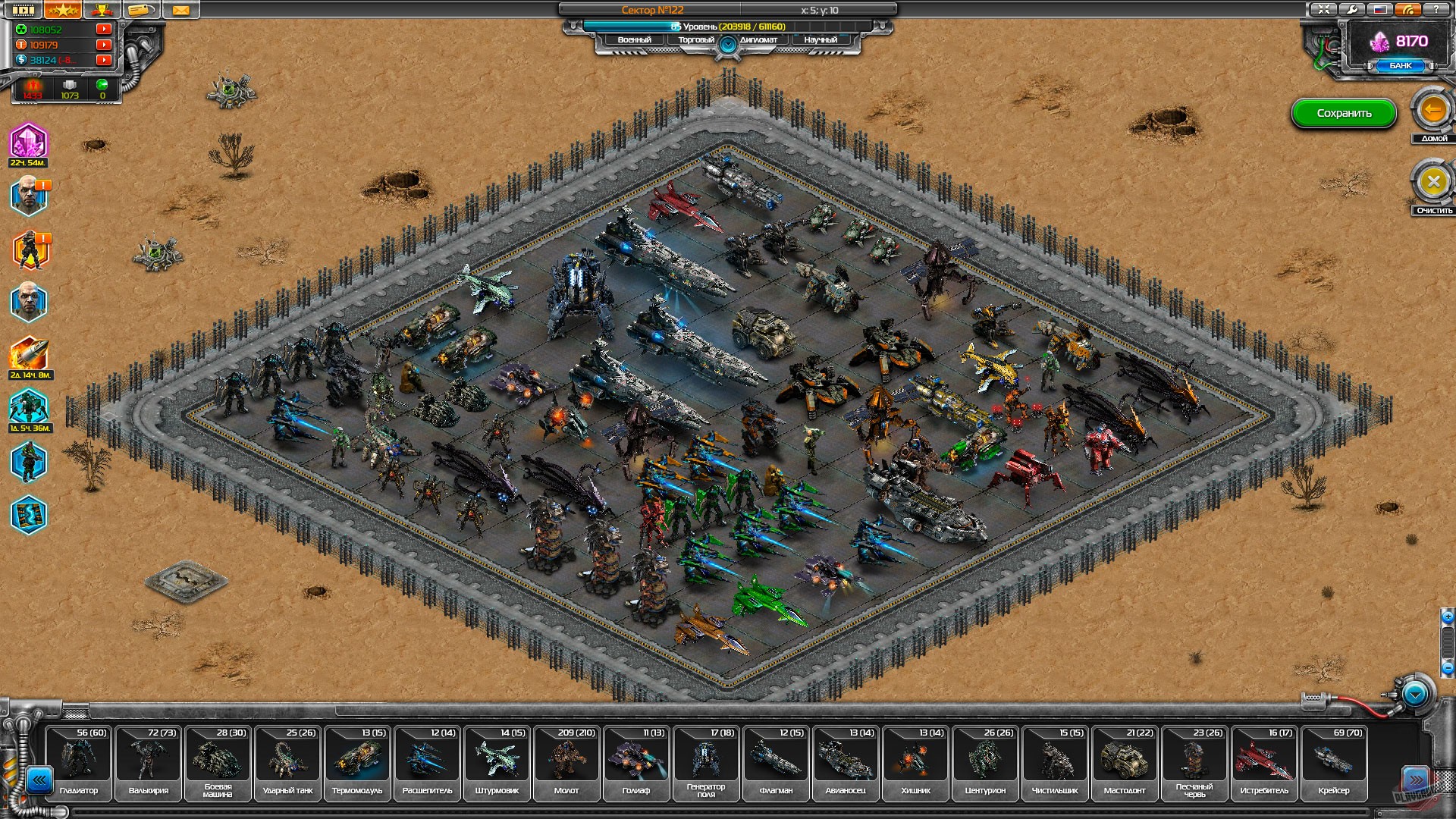The height and width of the screenshot is (819, 1456).
Task: Click the green Сохранить button
Action: [1344, 113]
